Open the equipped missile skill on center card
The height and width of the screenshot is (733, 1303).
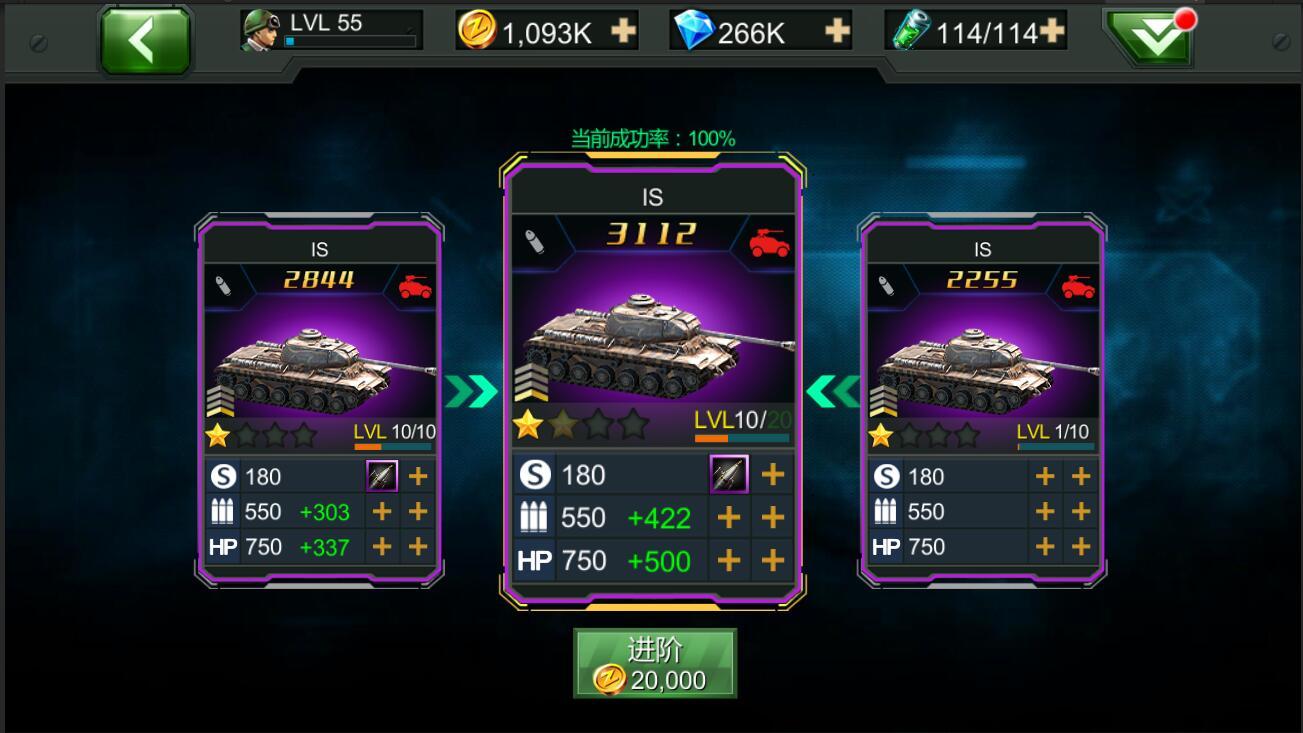point(729,474)
